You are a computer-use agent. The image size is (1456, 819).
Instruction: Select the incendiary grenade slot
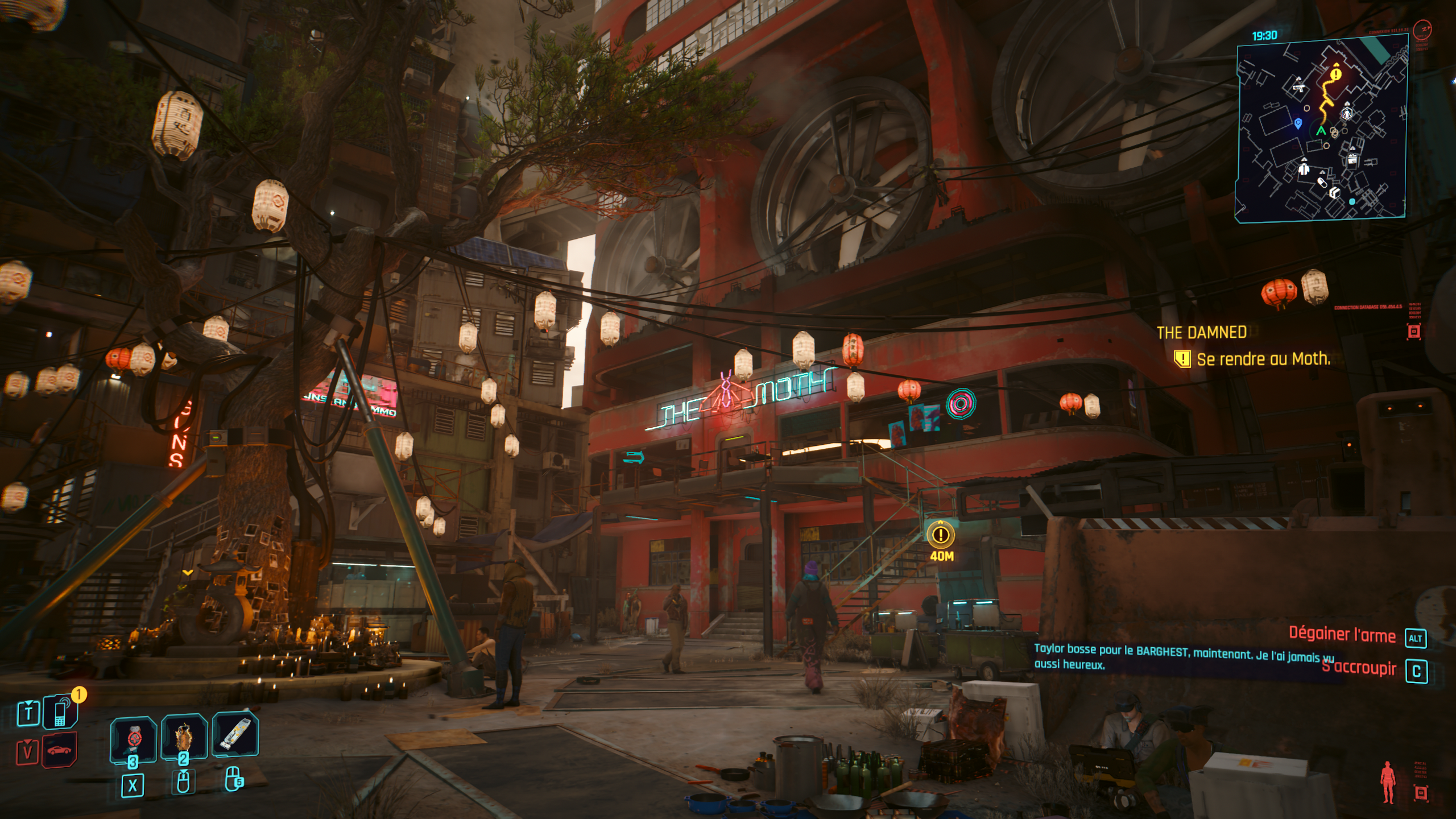[x=184, y=737]
